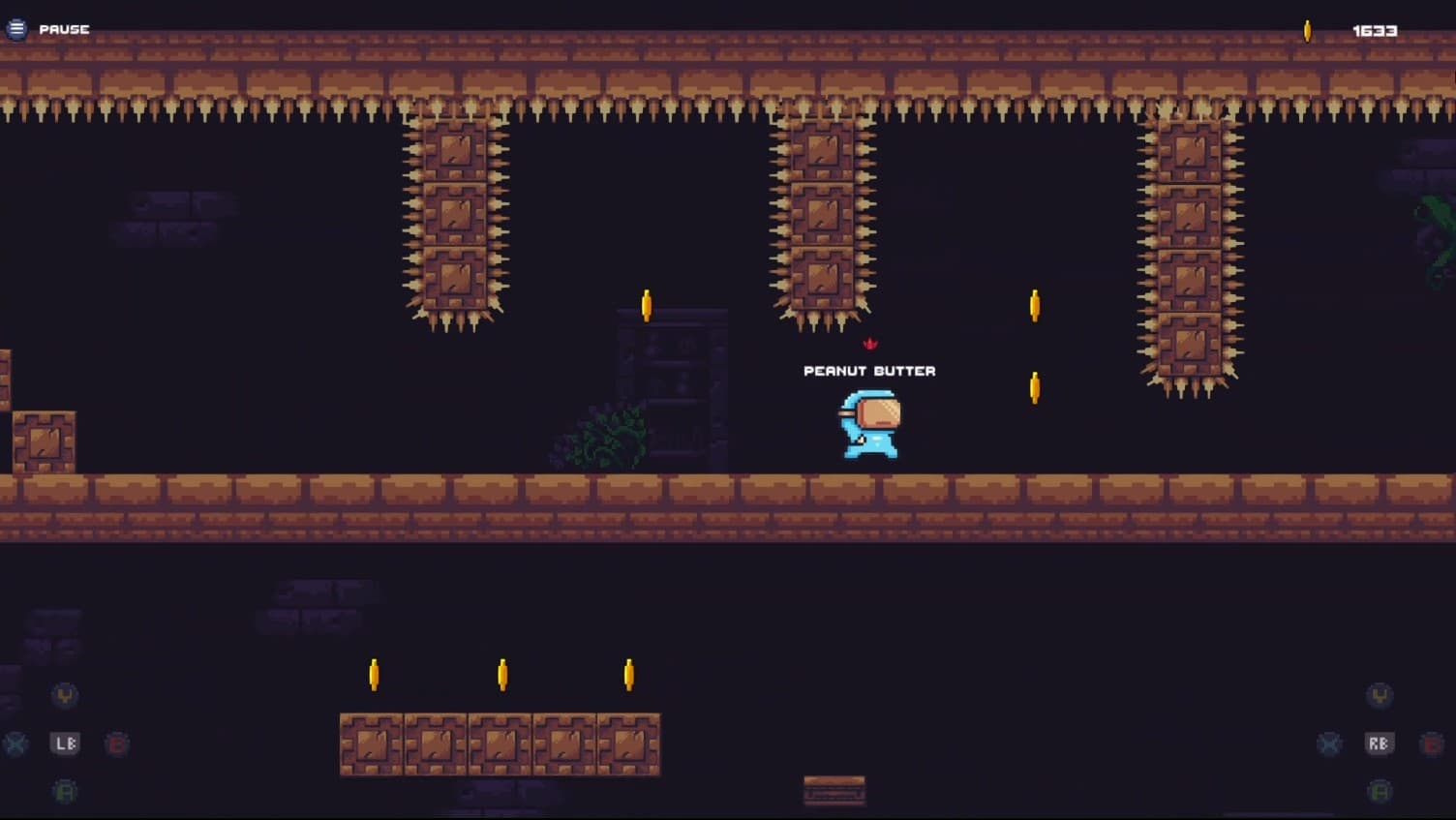Tap the Y button on the right control pad

tap(1379, 693)
